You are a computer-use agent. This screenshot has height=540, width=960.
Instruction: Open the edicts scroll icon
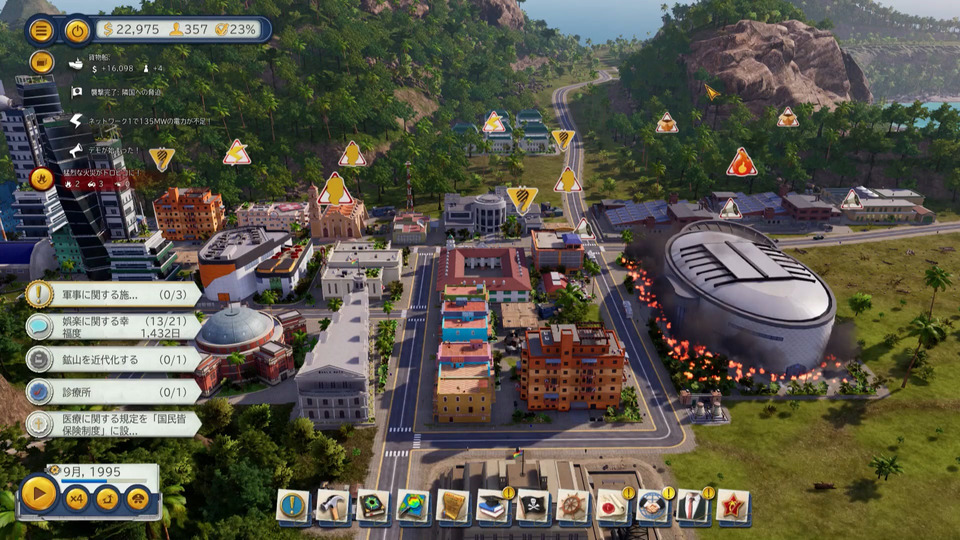pyautogui.click(x=453, y=506)
